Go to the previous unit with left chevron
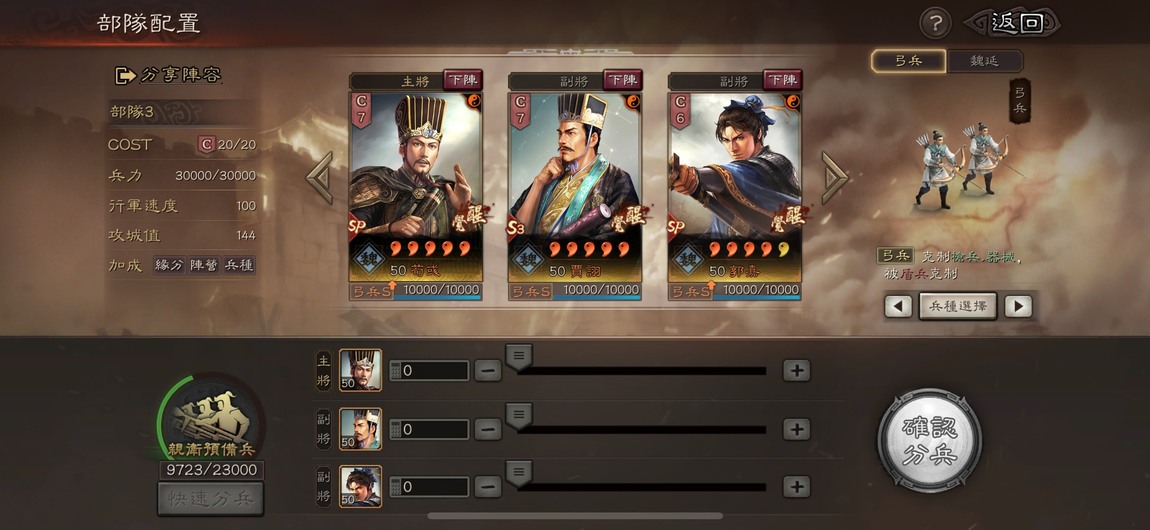 pyautogui.click(x=320, y=178)
